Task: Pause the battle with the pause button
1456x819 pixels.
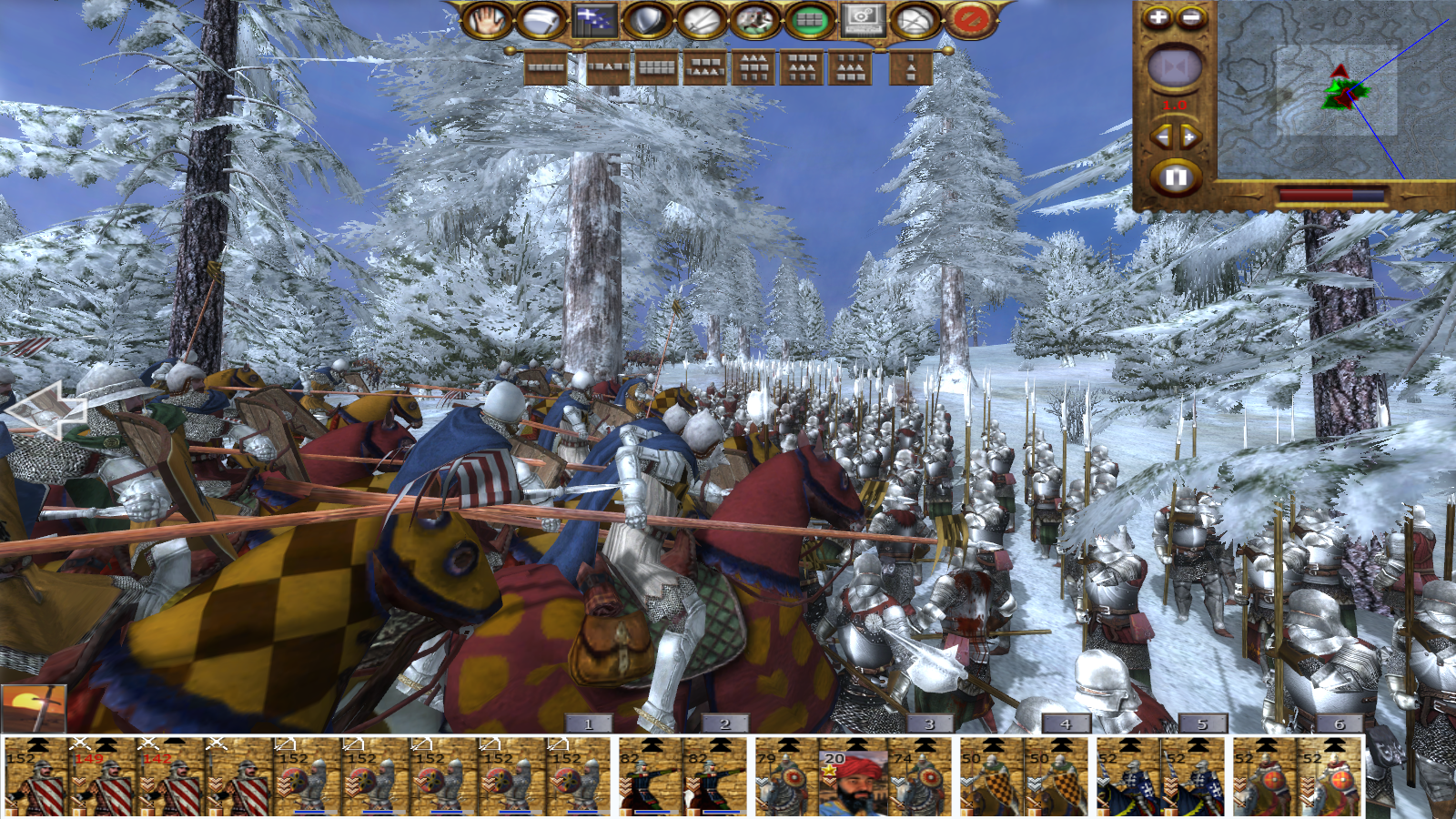Action: point(1175,177)
